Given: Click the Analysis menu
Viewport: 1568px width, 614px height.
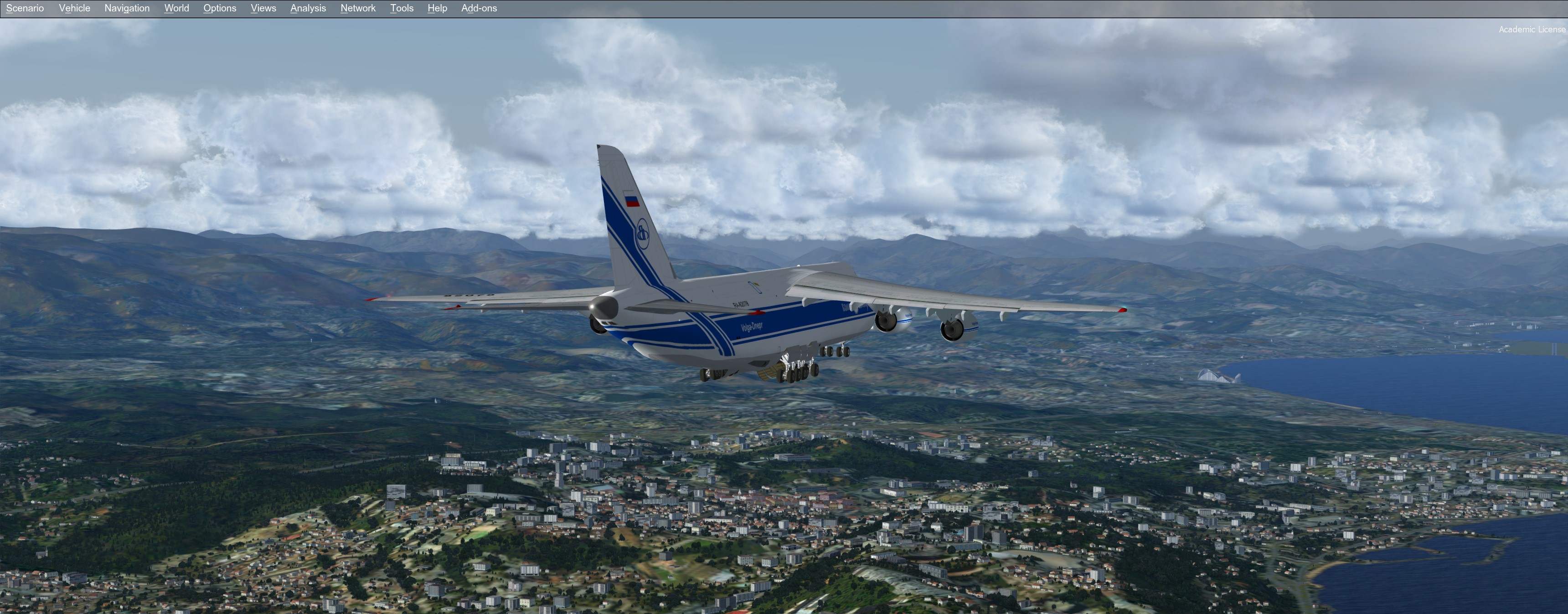Looking at the screenshot, I should pos(308,9).
